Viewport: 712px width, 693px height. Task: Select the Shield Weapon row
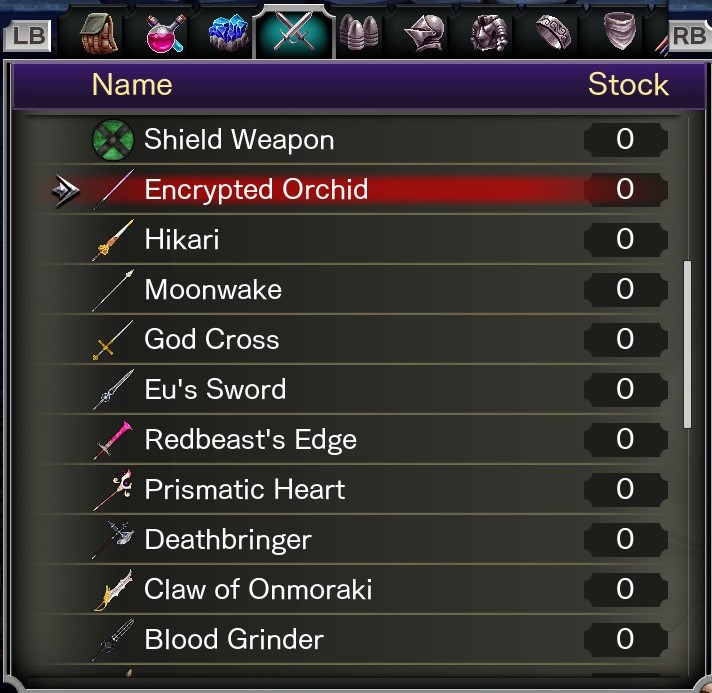pyautogui.click(x=240, y=139)
